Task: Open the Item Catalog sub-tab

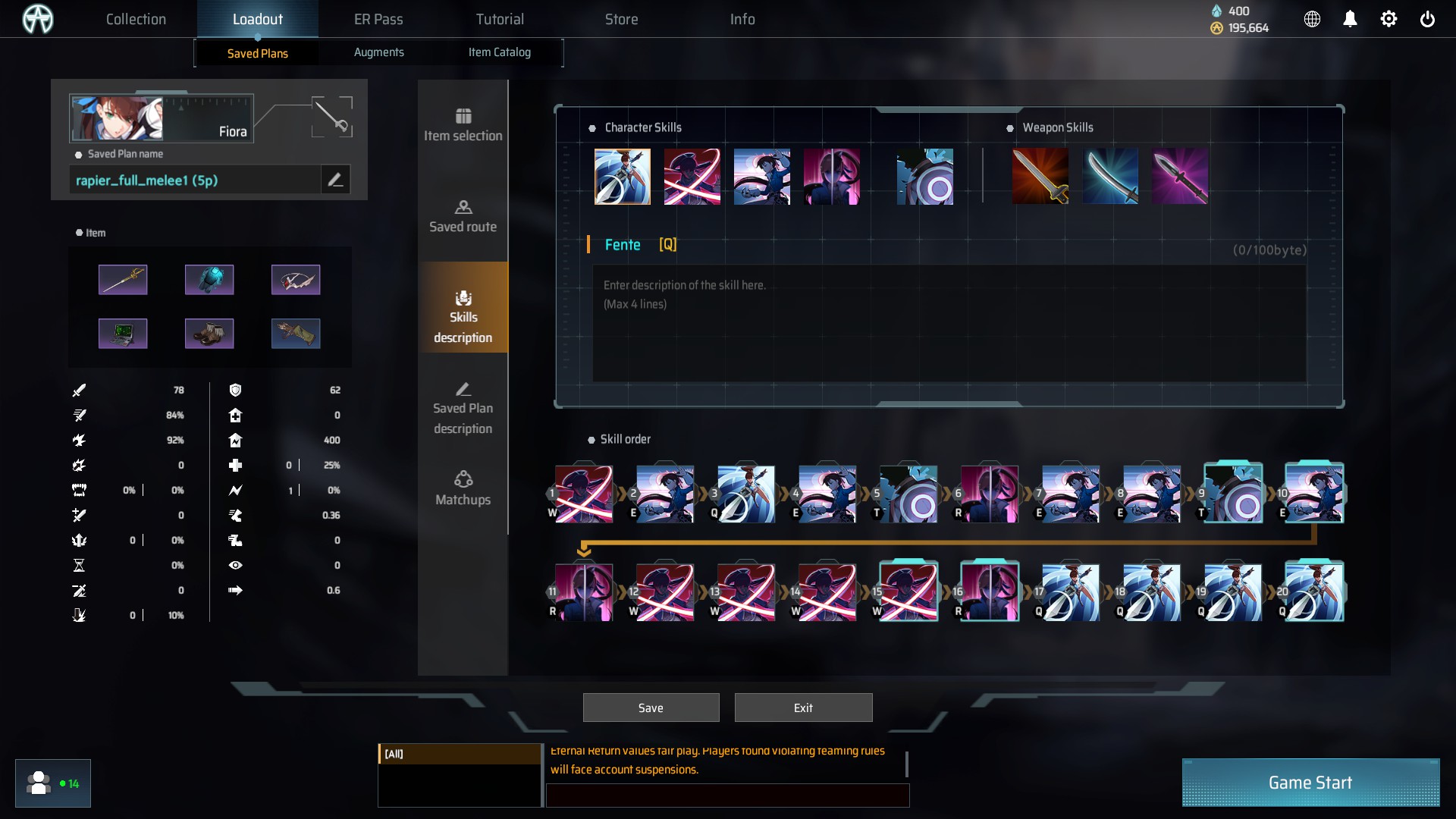Action: pyautogui.click(x=499, y=52)
